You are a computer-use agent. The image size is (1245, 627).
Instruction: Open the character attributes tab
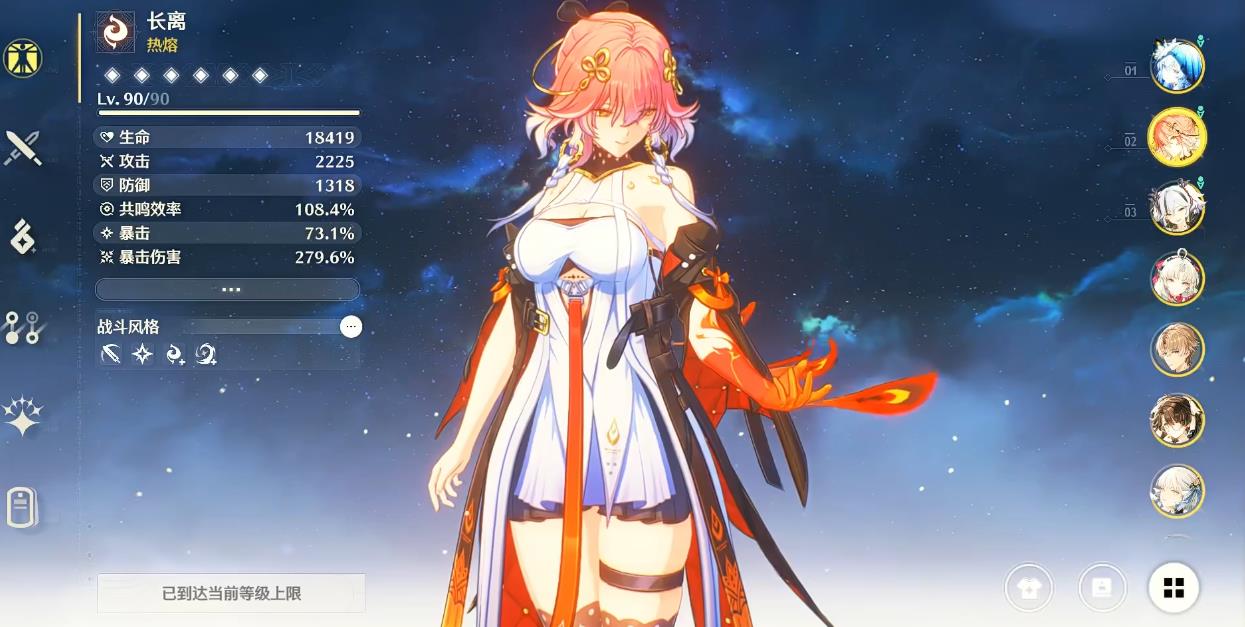click(21, 59)
